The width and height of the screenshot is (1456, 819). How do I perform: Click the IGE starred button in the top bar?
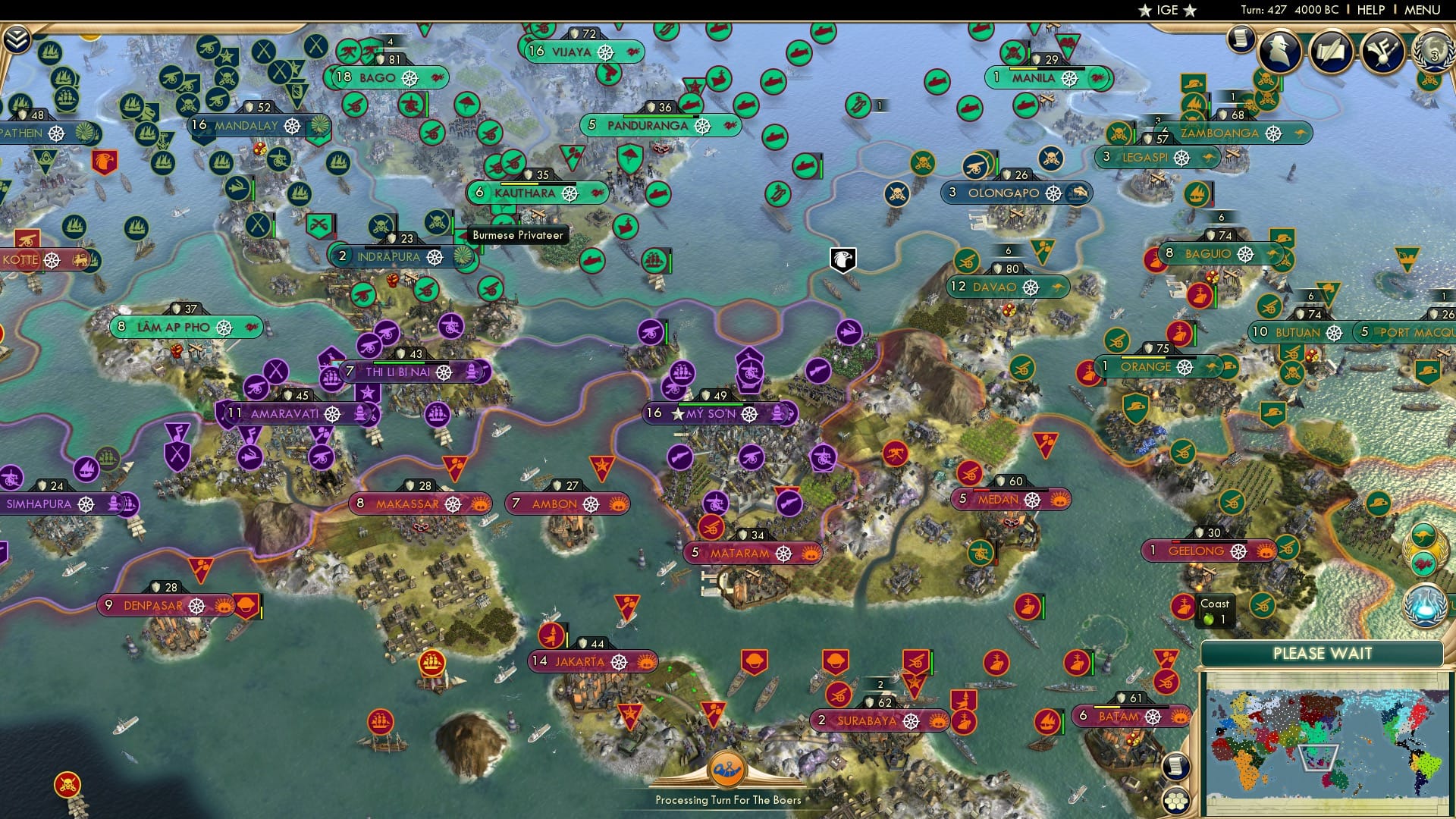click(x=1168, y=10)
